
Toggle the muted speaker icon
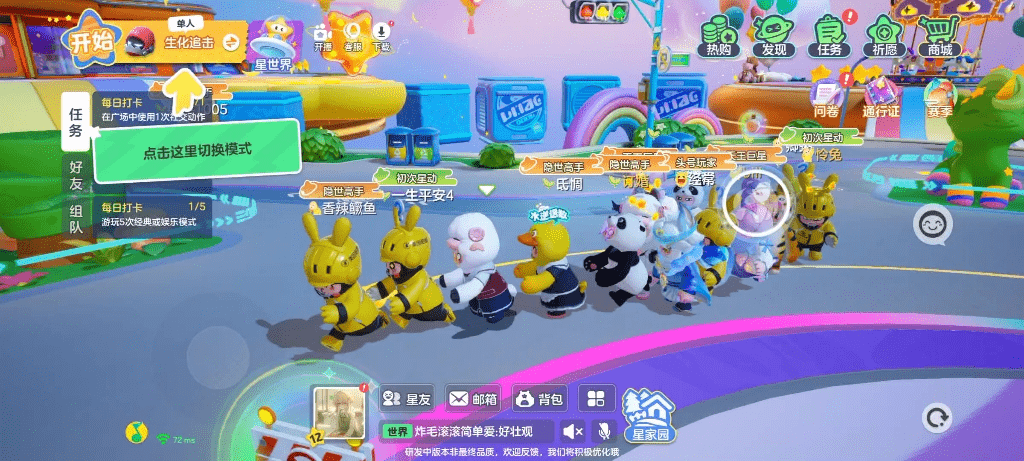coord(573,431)
